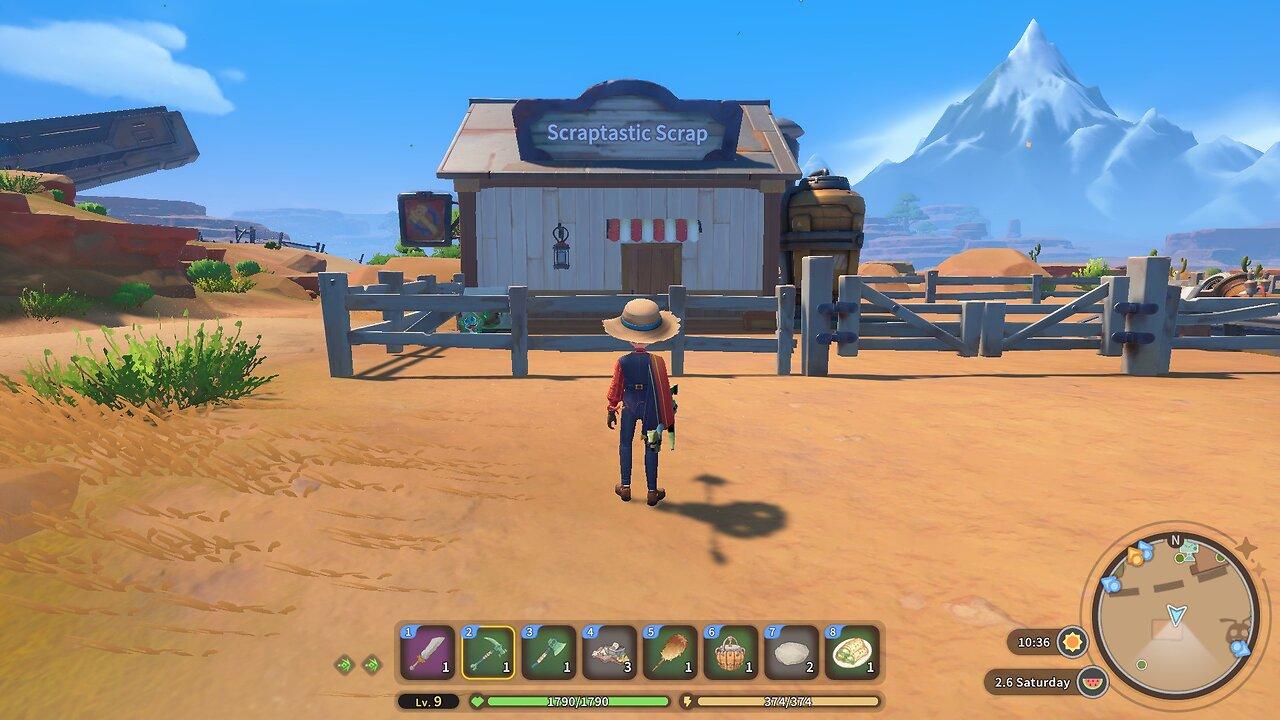Click the sun weather icon beside the clock
1280x720 pixels.
[x=1073, y=642]
